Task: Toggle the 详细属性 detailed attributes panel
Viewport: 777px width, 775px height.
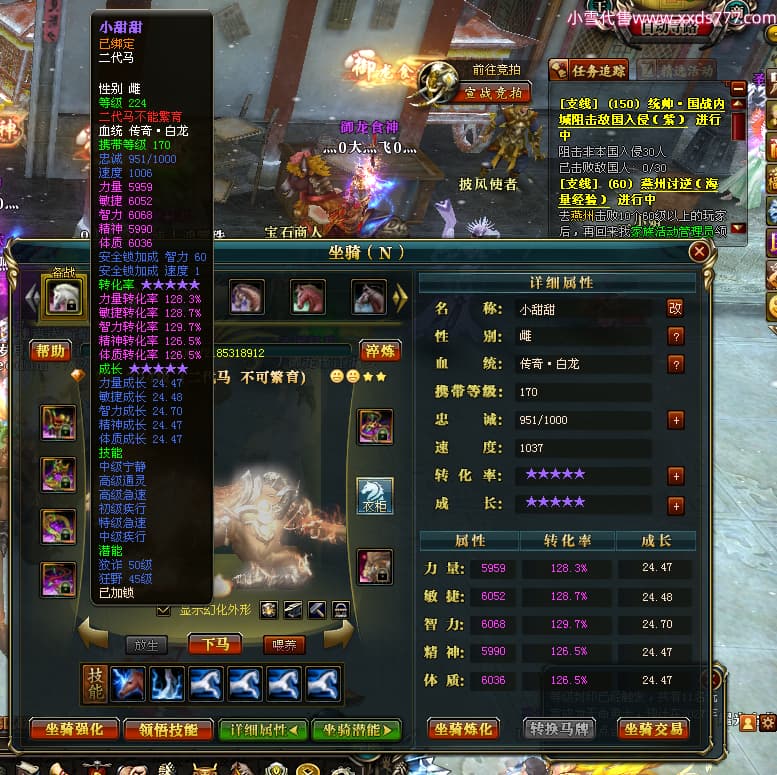Action: click(x=263, y=729)
